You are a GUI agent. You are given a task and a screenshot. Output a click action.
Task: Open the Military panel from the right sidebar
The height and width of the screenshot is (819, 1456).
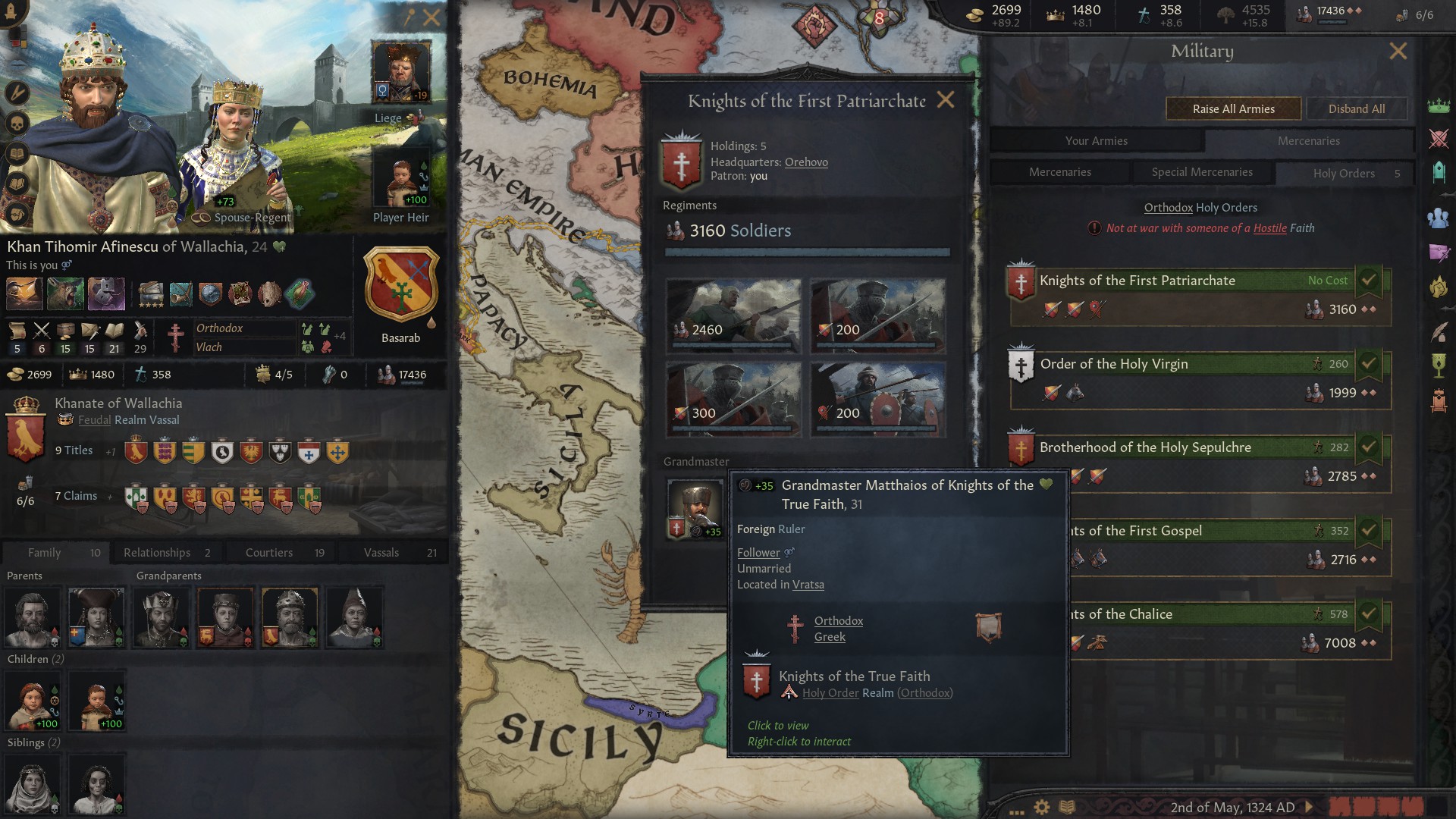pyautogui.click(x=1439, y=136)
